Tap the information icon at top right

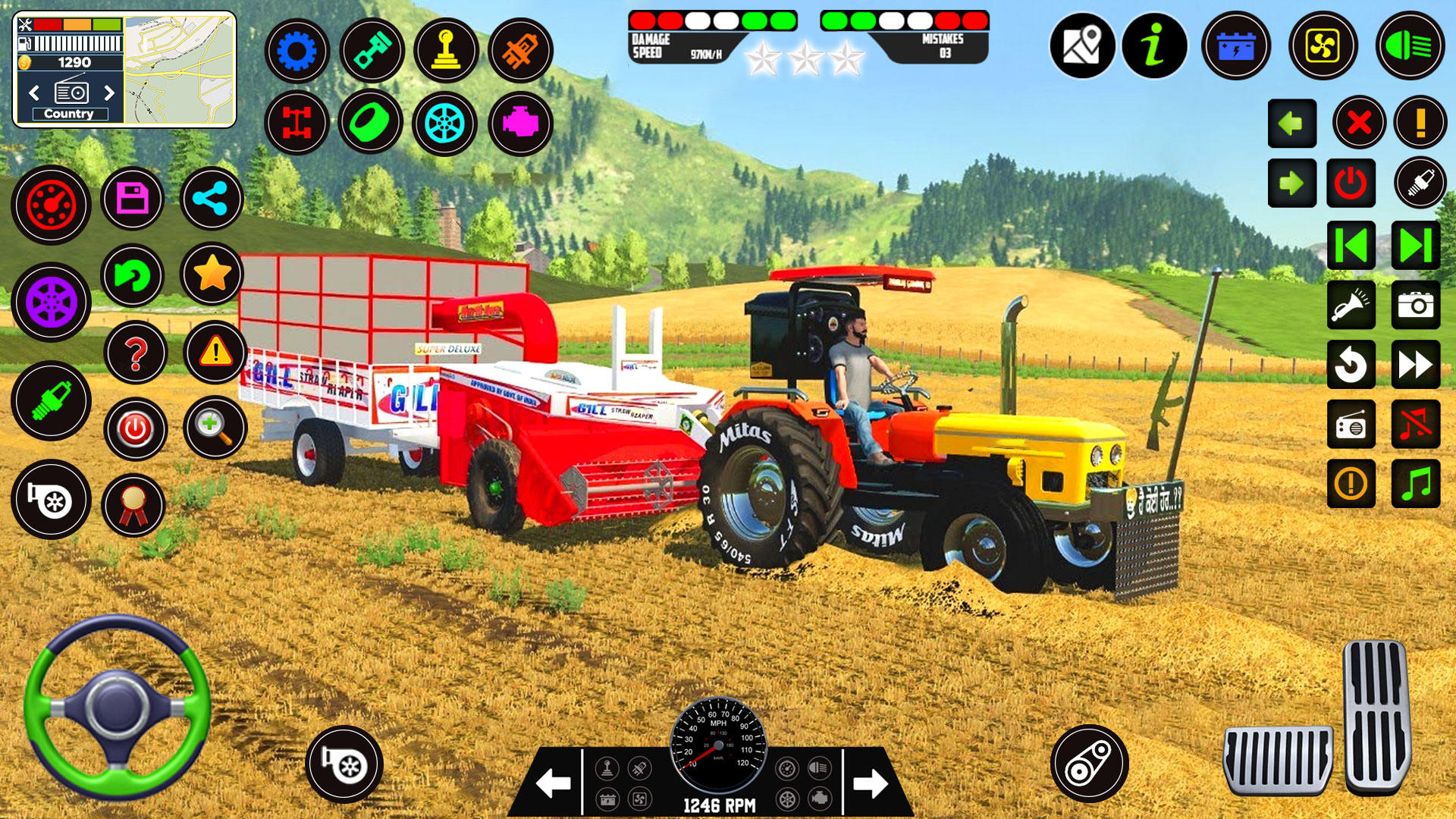pos(1154,46)
